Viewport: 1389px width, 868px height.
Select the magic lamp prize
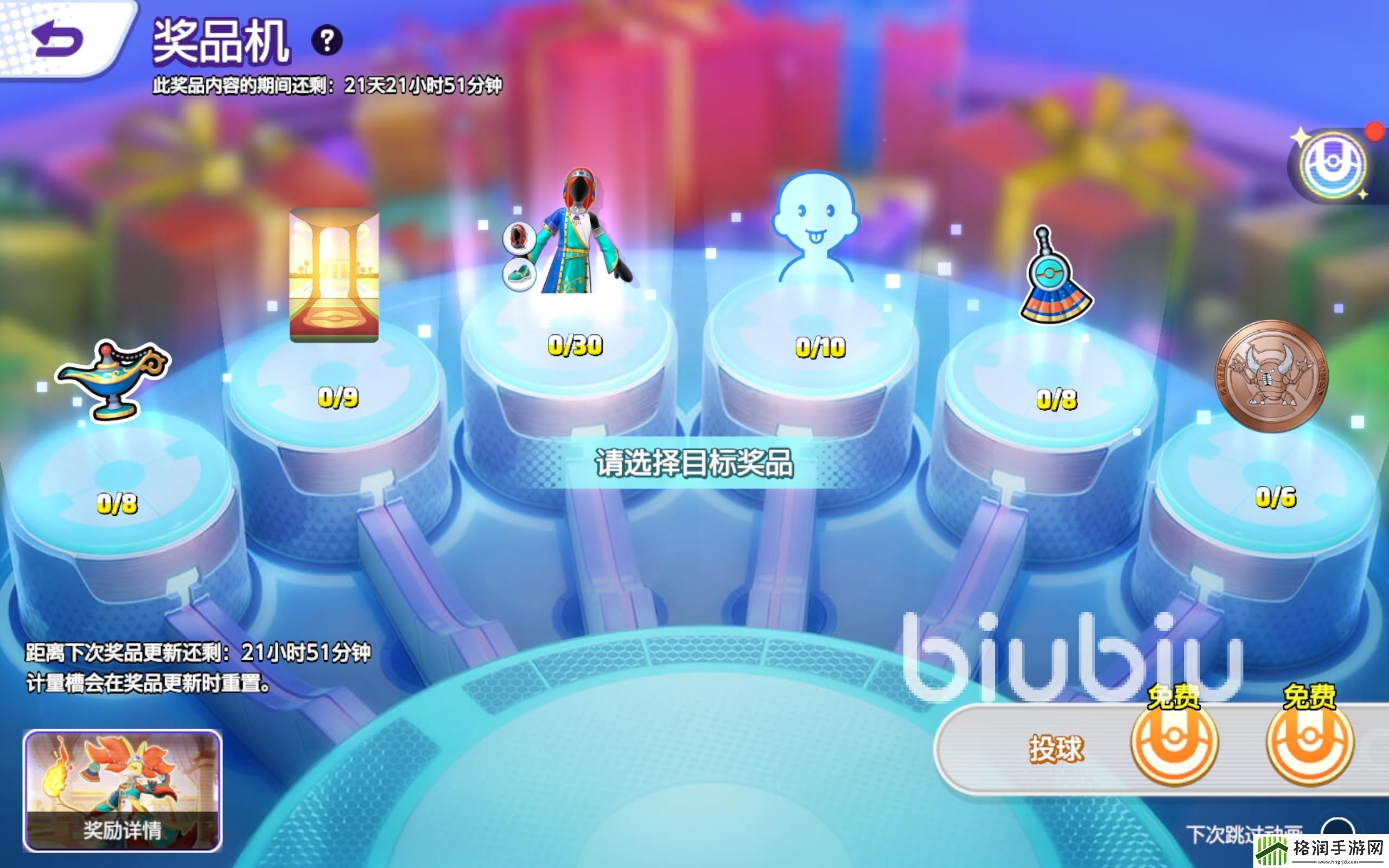coord(113,379)
